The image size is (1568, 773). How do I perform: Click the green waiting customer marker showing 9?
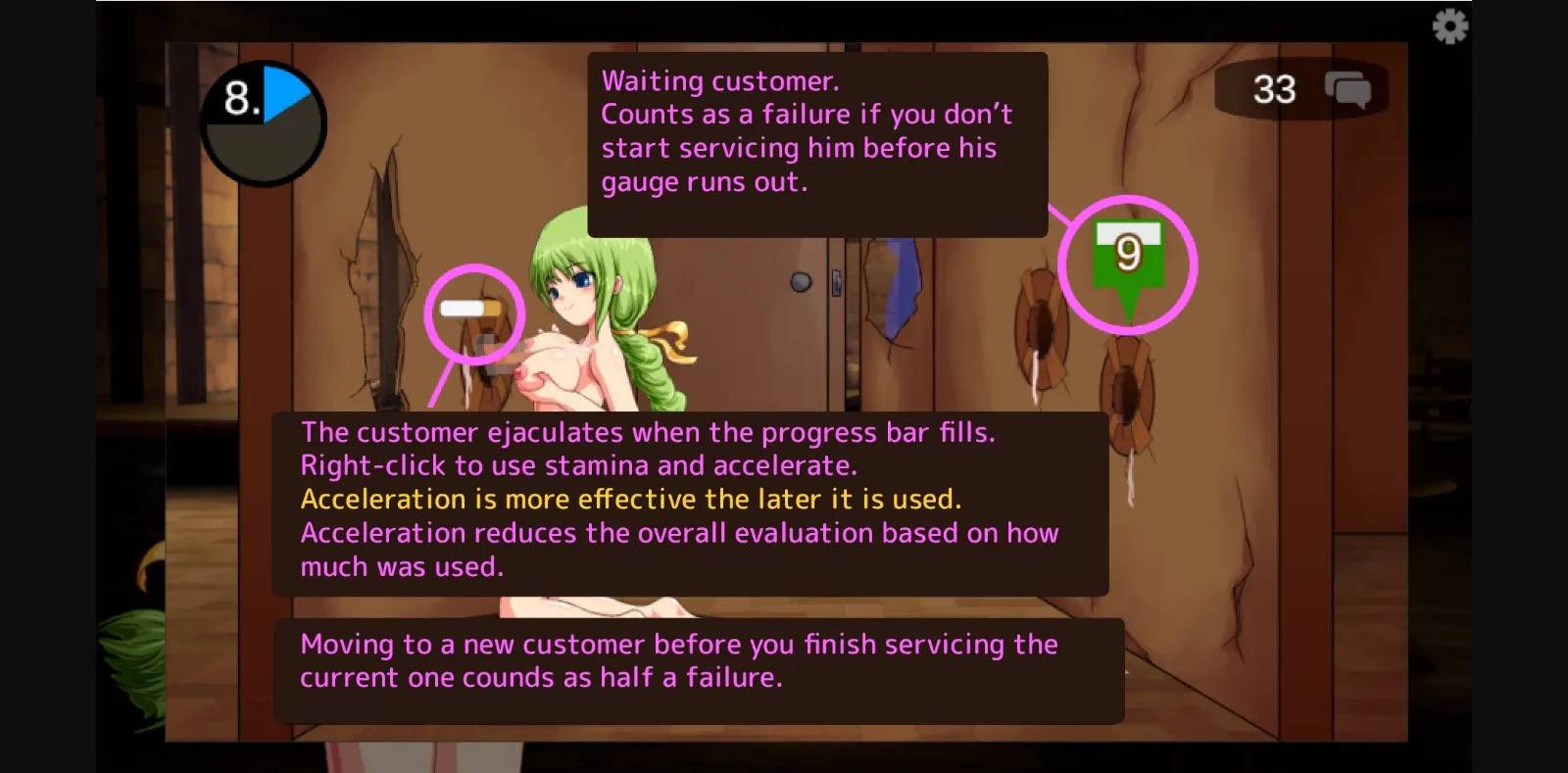pos(1128,253)
